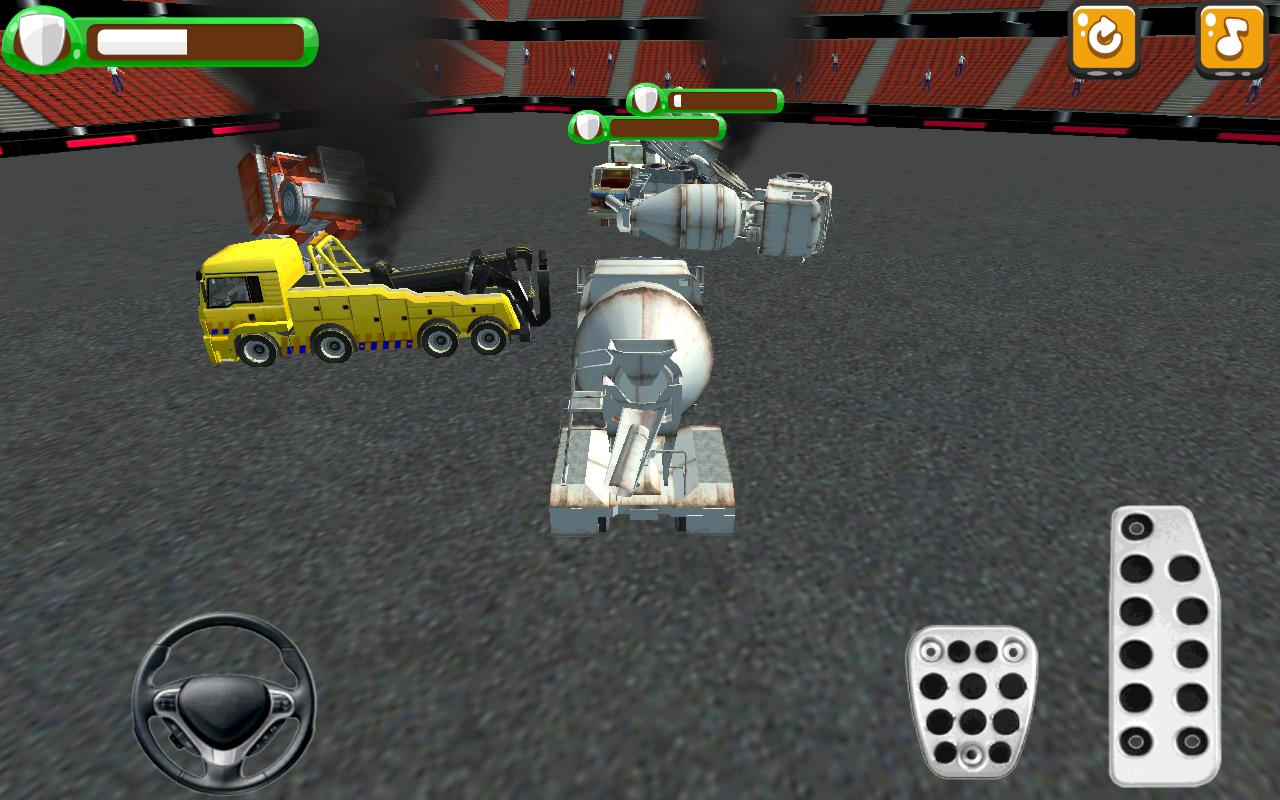Tap the lower enemy's health meter
1280x800 pixels.
tap(670, 128)
